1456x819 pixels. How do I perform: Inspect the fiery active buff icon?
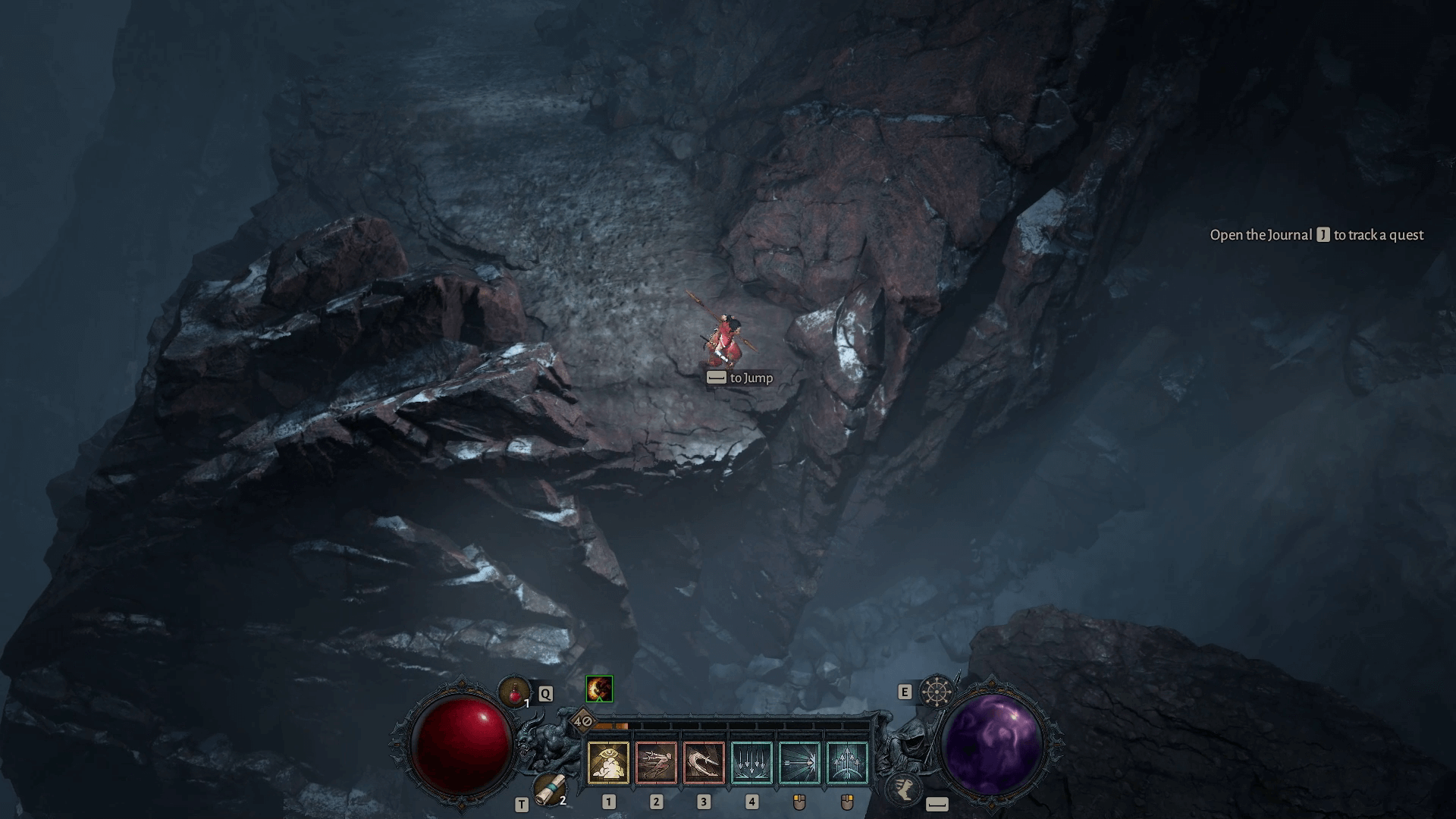599,689
